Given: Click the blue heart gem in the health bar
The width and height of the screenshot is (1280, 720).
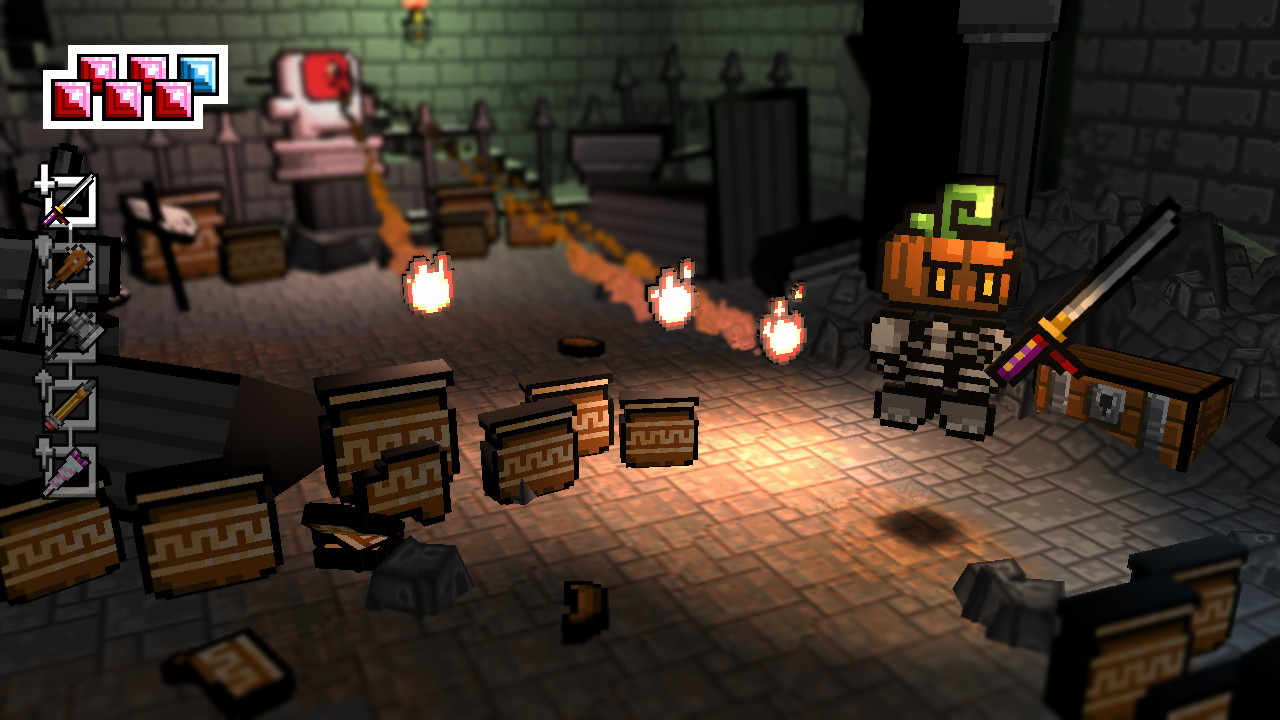Looking at the screenshot, I should 198,75.
